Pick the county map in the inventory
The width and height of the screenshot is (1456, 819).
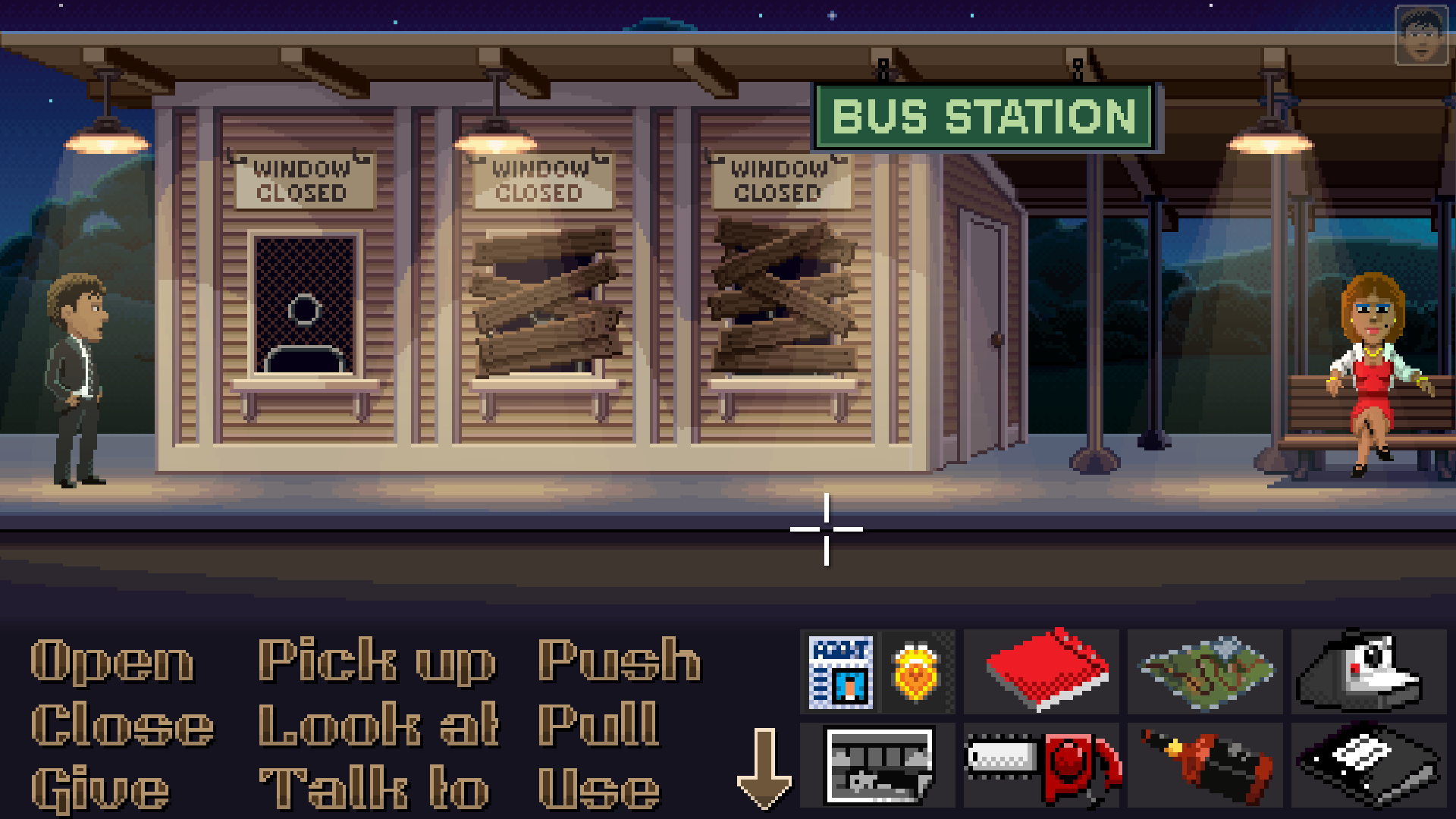click(1206, 671)
